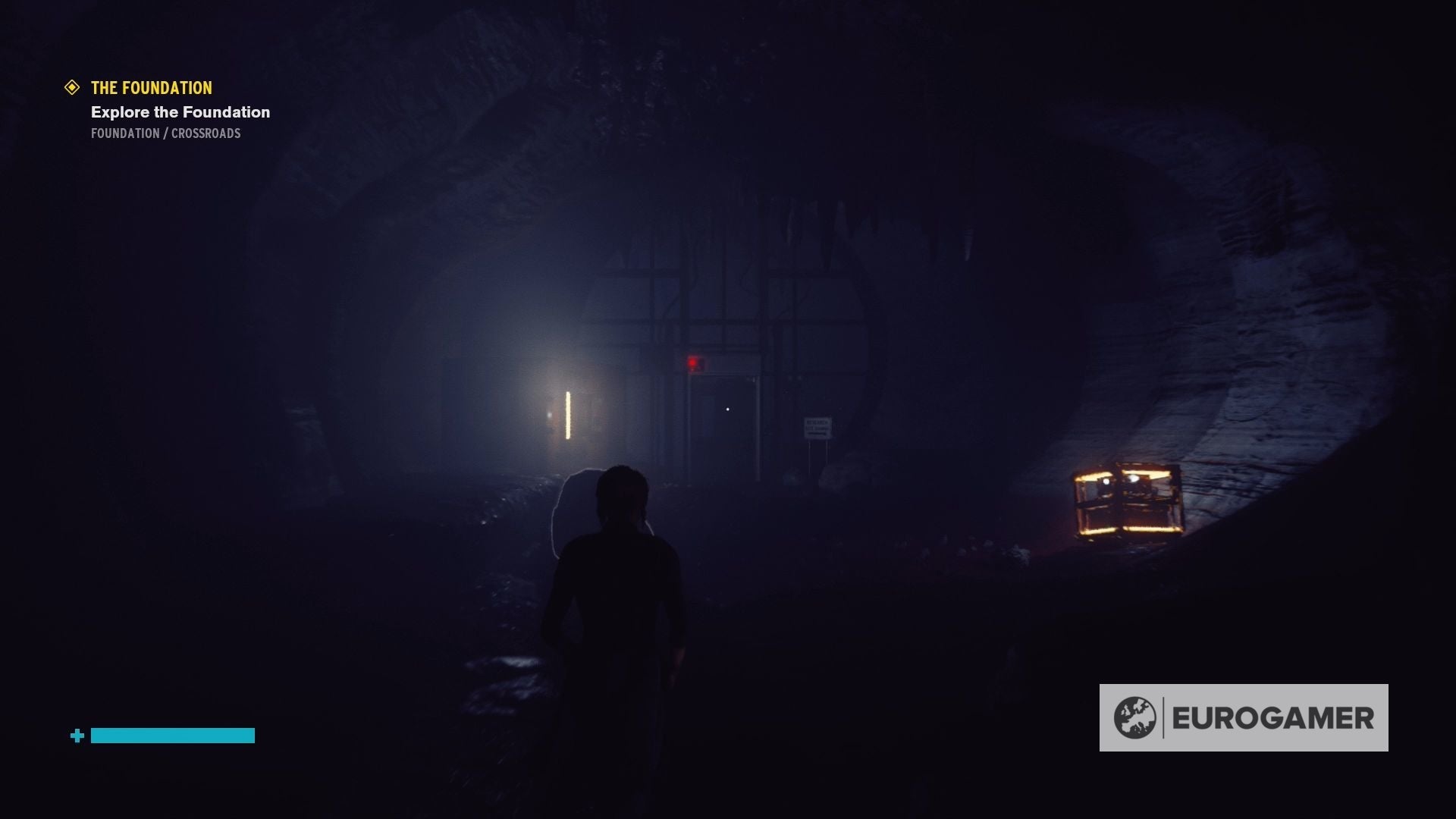Collapse the FOUNDATION / CROSSROADS location label
Screen dimensions: 1456x819
coord(165,133)
